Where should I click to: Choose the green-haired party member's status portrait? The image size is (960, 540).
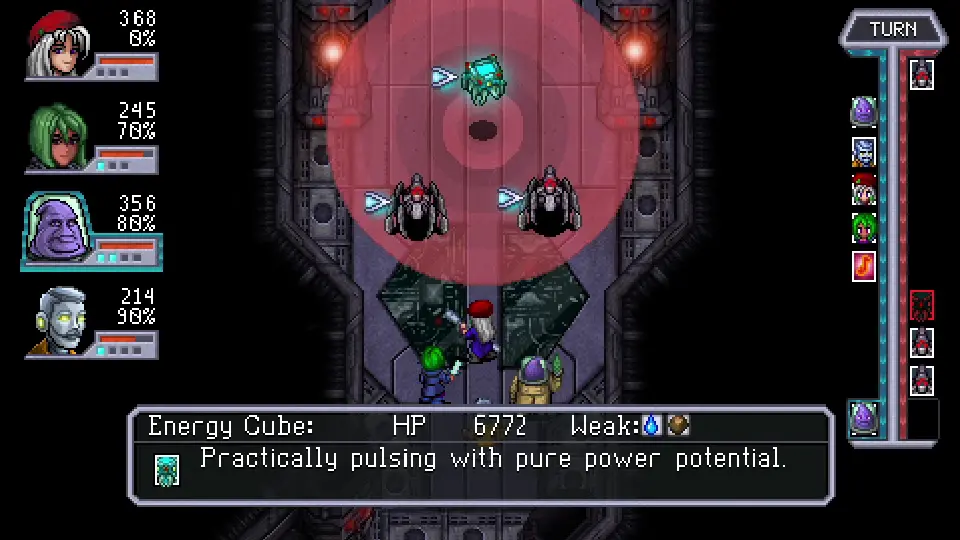pos(59,135)
